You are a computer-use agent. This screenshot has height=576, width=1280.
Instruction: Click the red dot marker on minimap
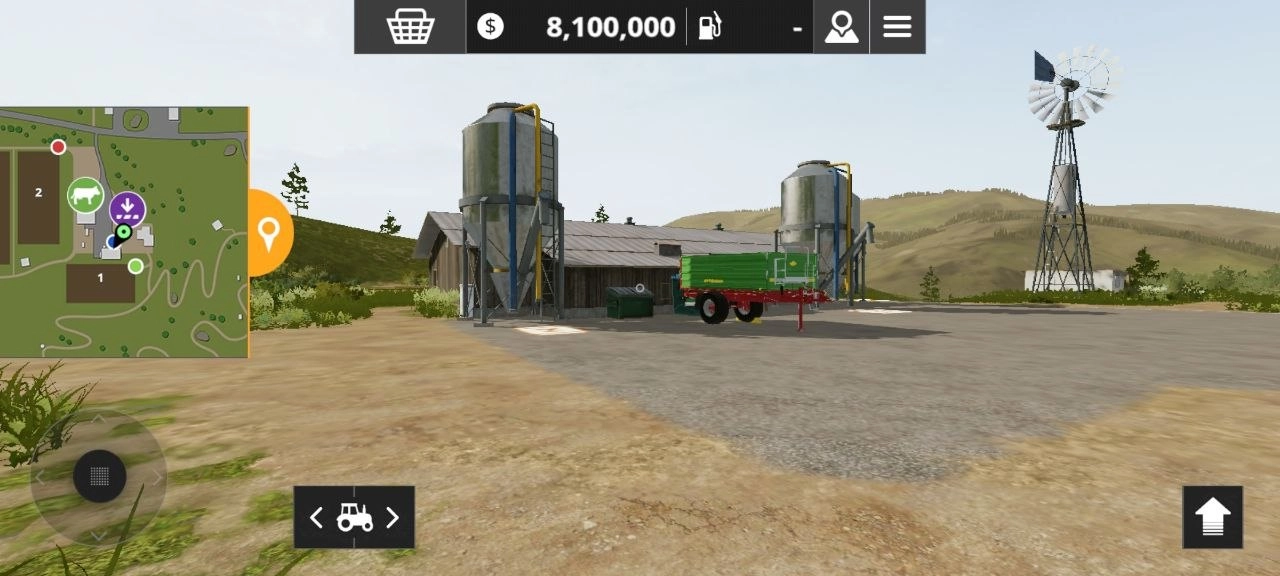[x=58, y=147]
